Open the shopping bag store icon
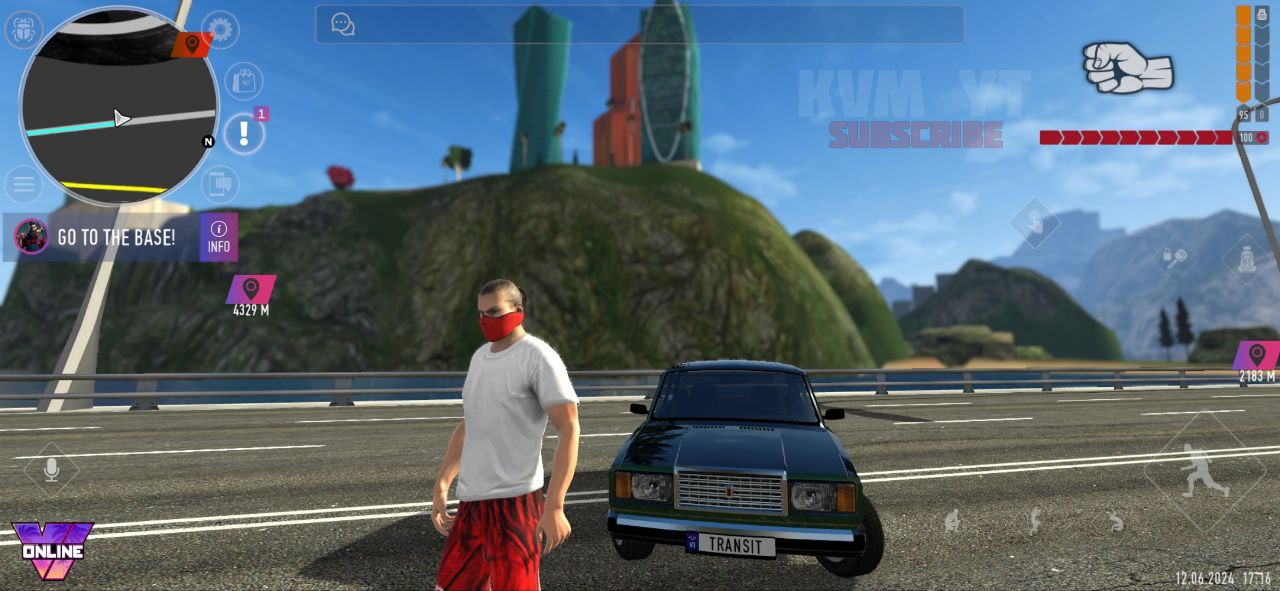1280x591 pixels. click(x=243, y=81)
